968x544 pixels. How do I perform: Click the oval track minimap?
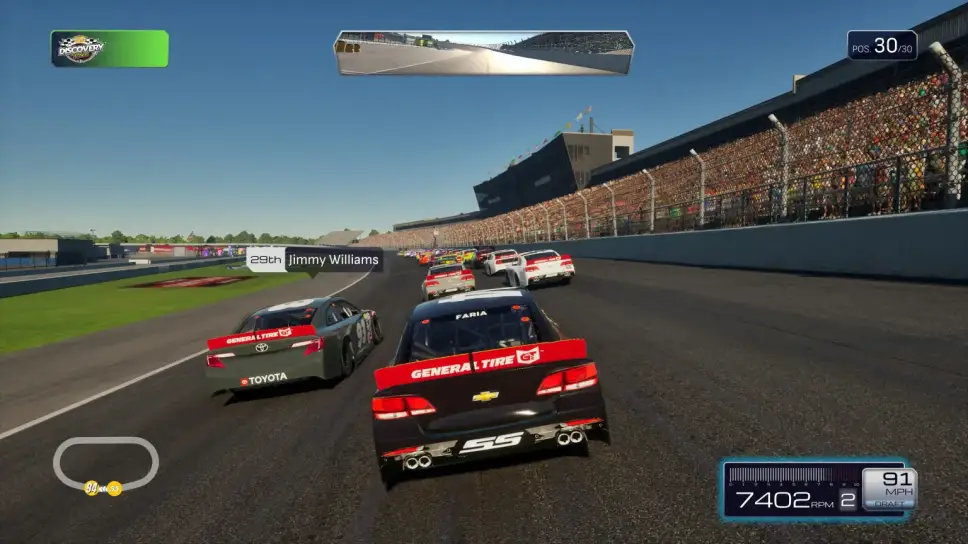pyautogui.click(x=105, y=465)
